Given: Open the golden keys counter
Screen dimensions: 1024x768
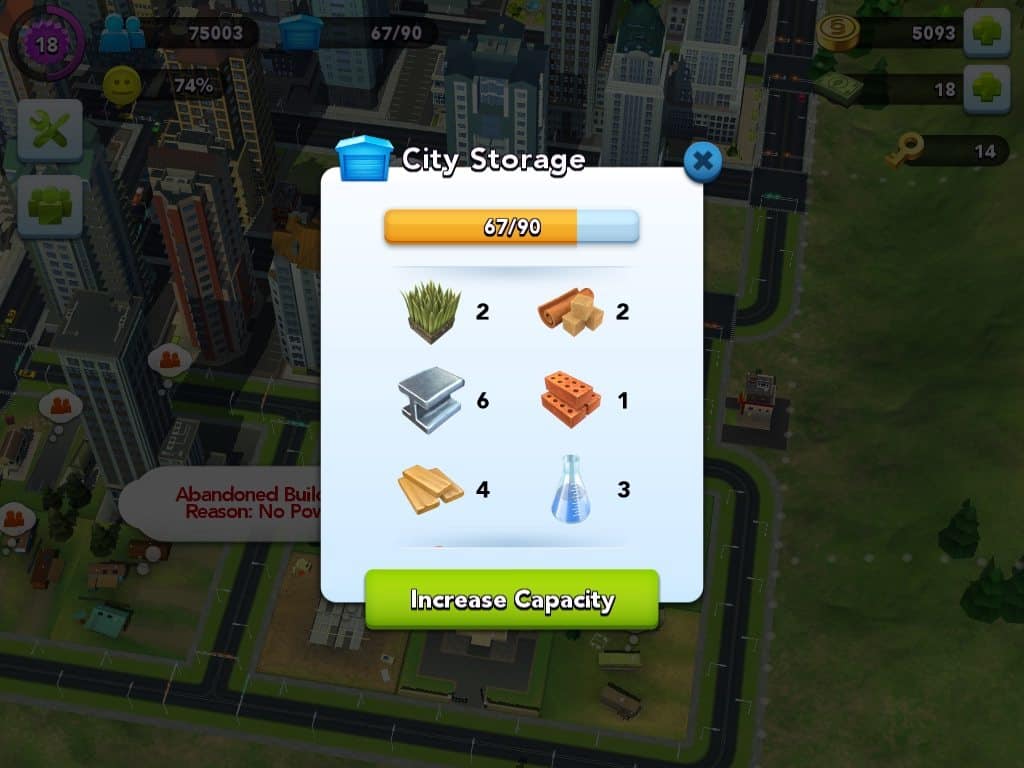Looking at the screenshot, I should pyautogui.click(x=904, y=151).
